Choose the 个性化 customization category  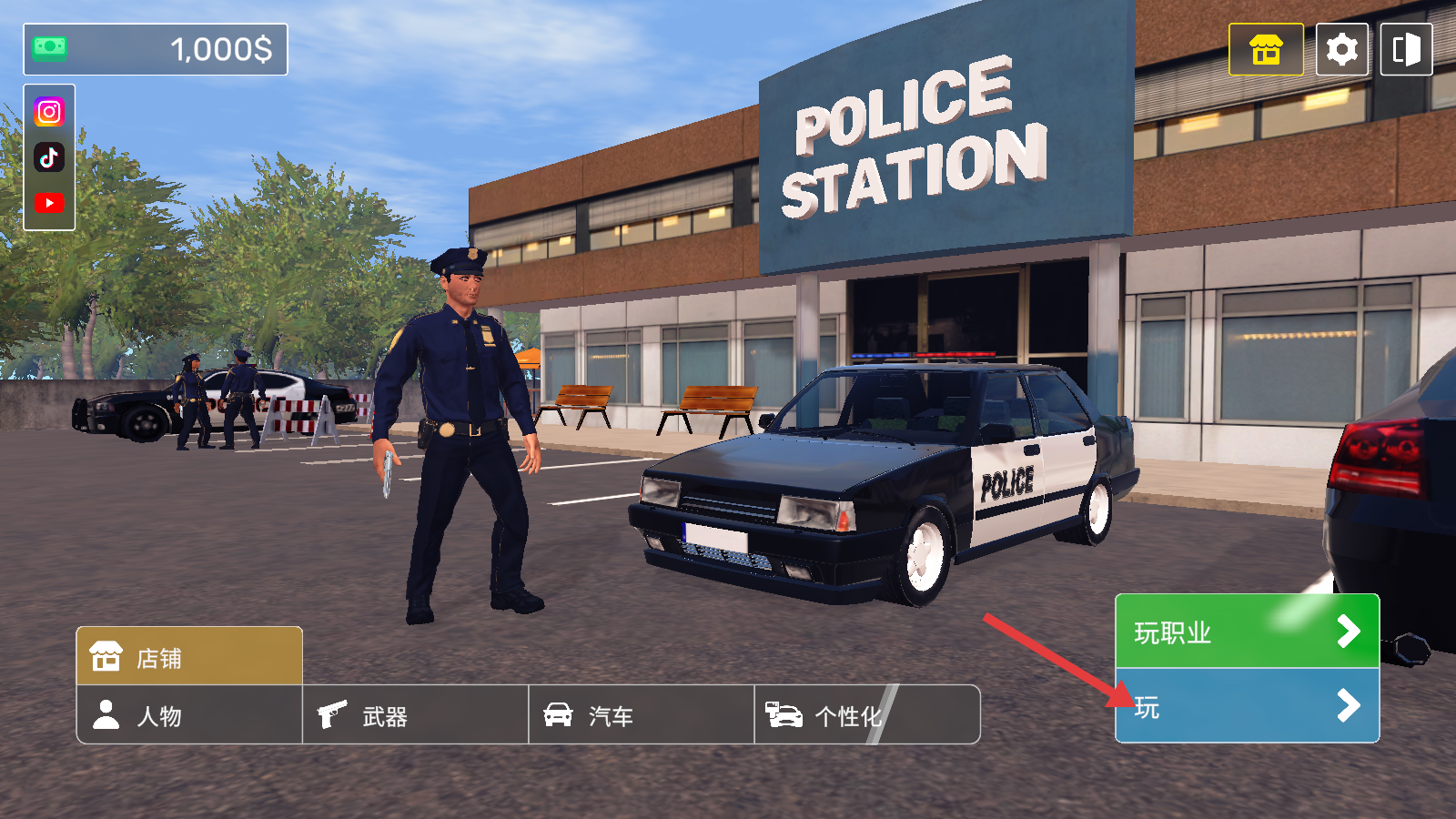866,715
